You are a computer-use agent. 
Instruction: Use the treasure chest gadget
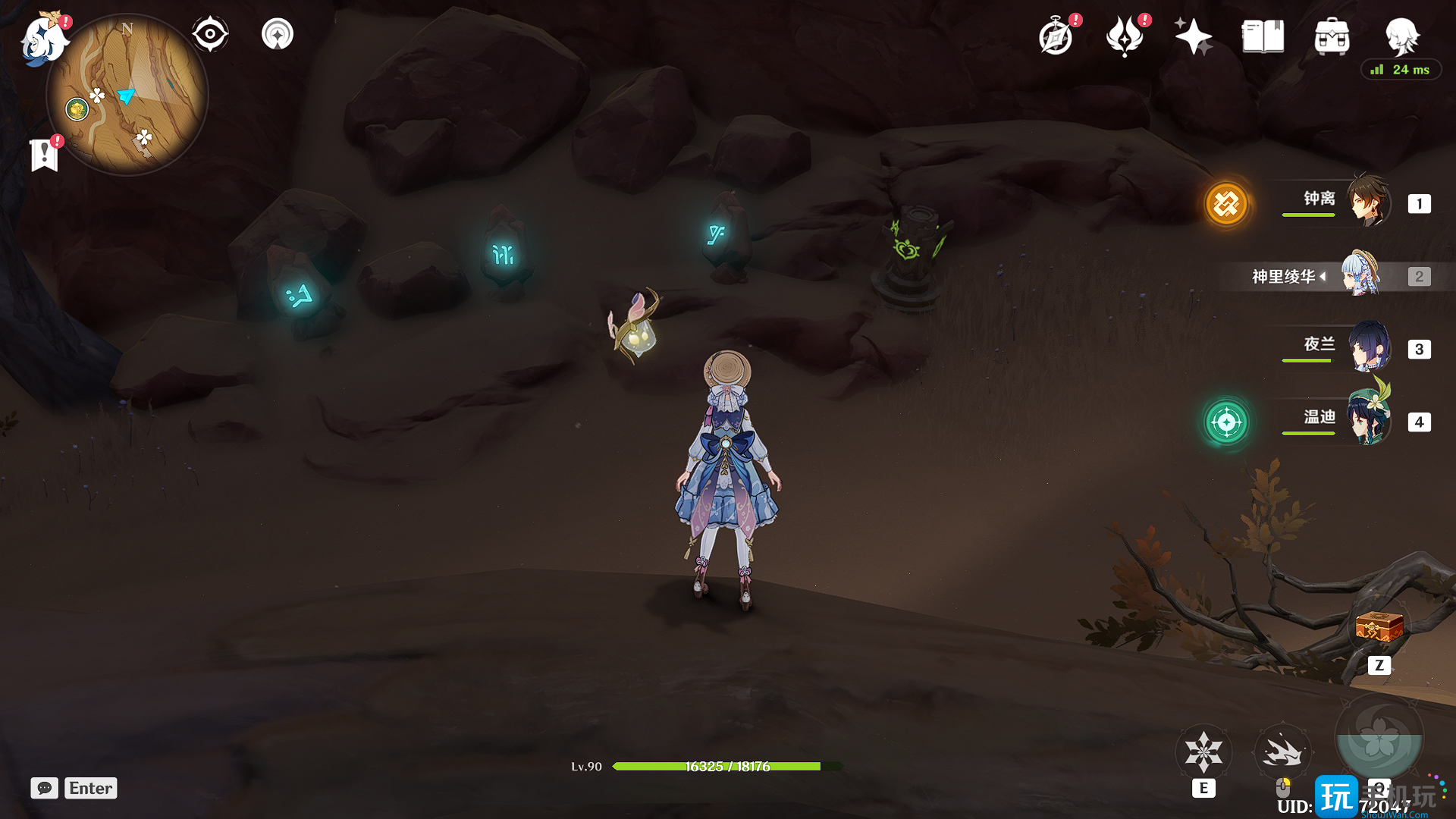[x=1379, y=628]
